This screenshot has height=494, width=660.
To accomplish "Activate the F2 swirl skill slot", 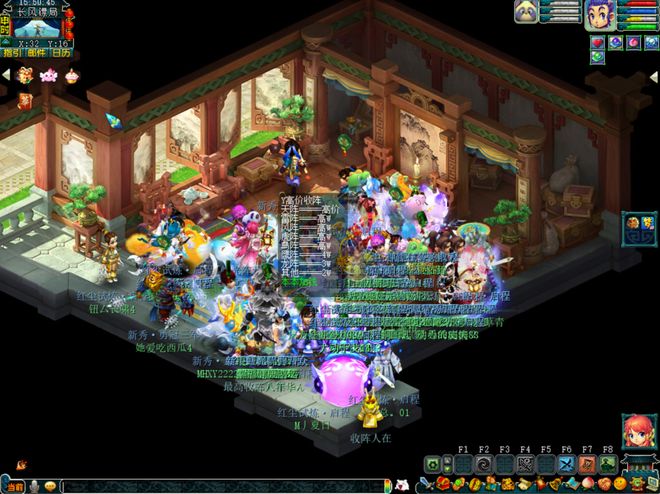I will (x=483, y=464).
